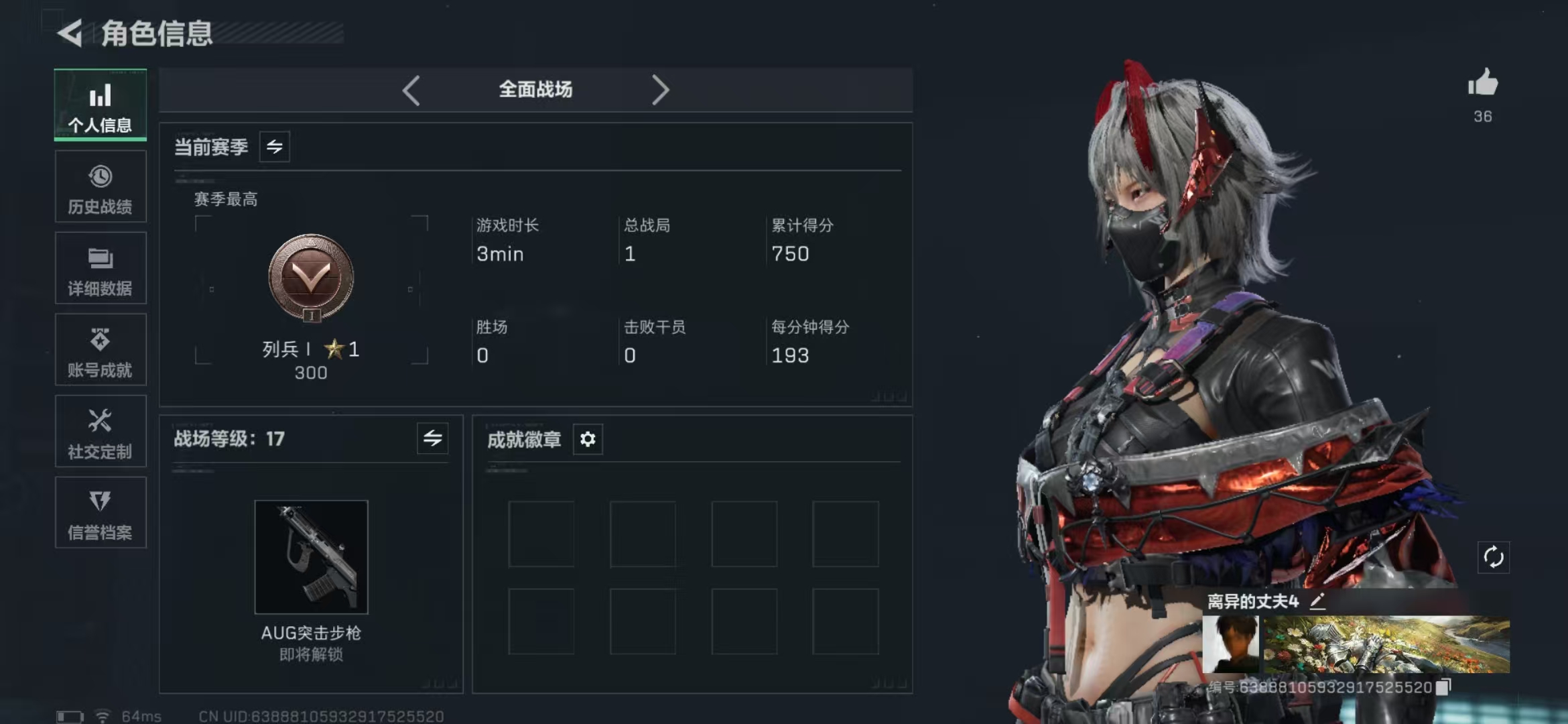Image resolution: width=1568 pixels, height=724 pixels.
Task: Switch to the 详细数据 tab
Action: point(101,269)
